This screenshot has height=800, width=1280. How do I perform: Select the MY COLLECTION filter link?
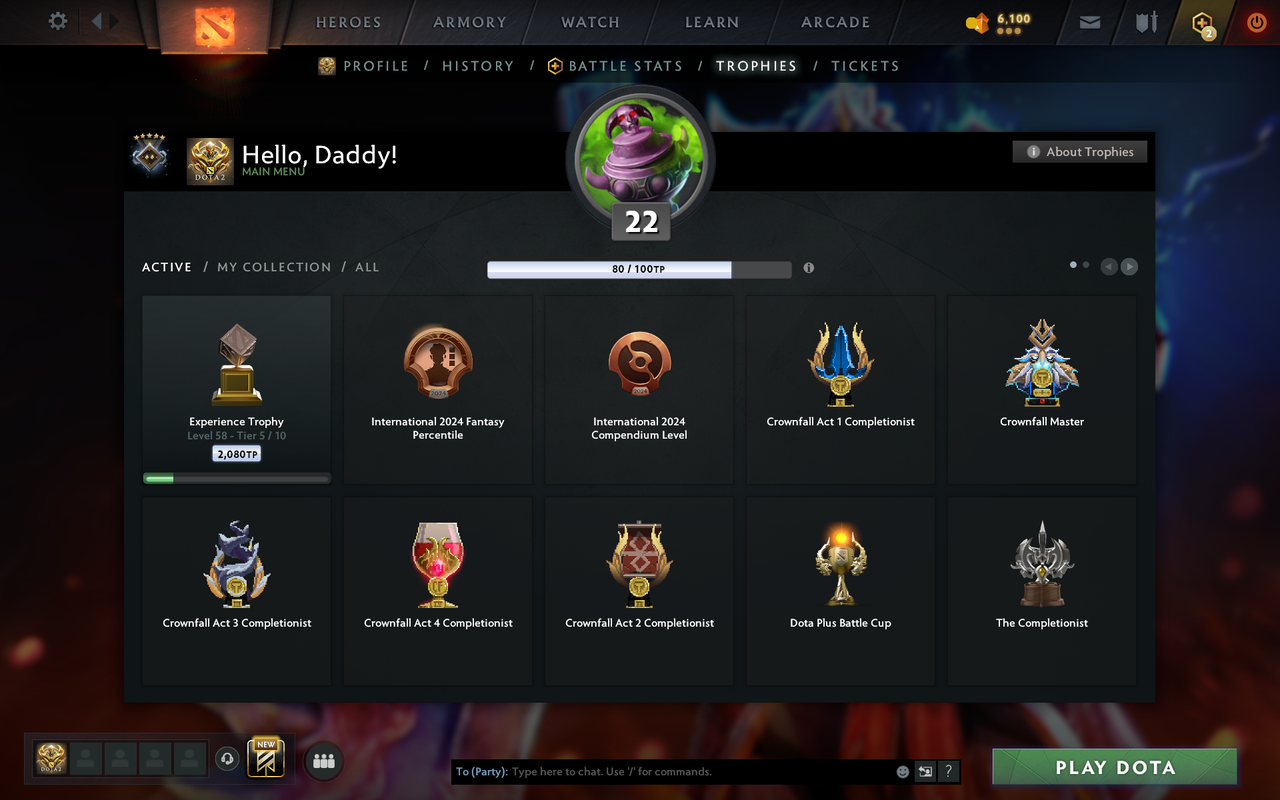[274, 267]
